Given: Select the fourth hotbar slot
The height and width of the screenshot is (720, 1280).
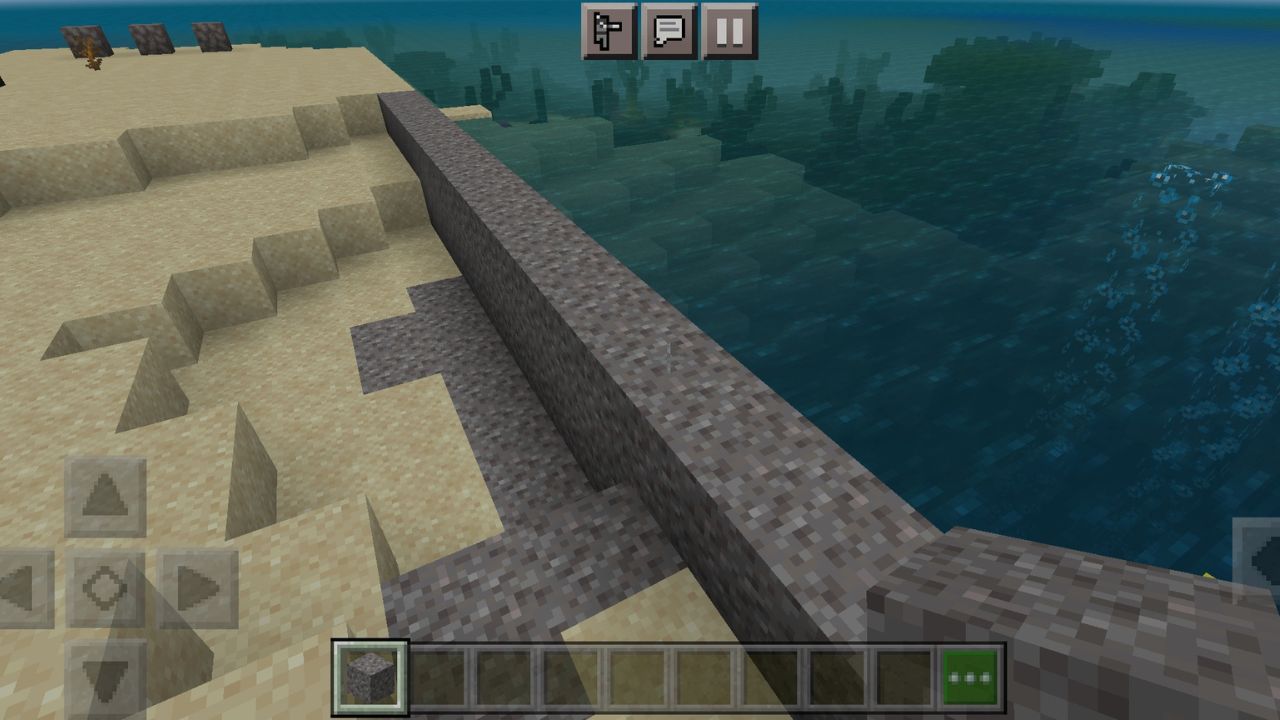Looking at the screenshot, I should tap(570, 677).
